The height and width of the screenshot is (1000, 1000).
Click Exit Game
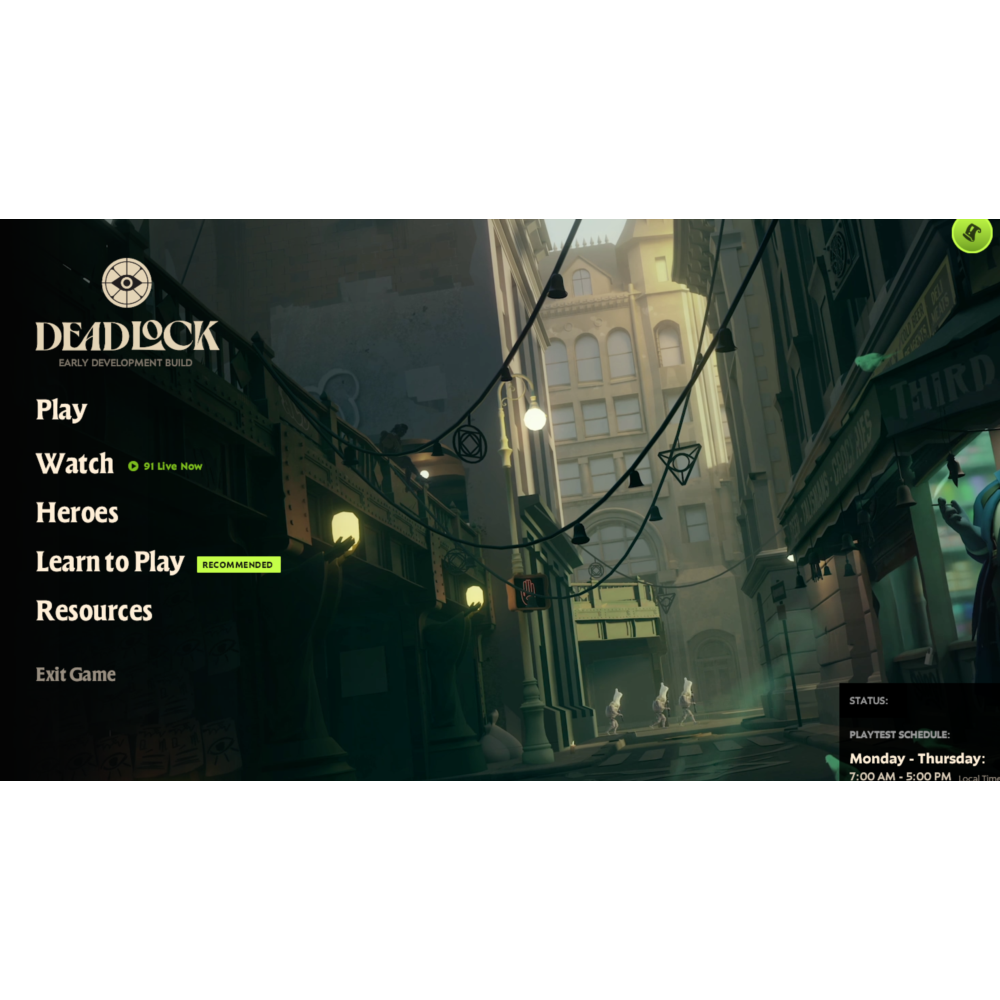click(x=76, y=675)
